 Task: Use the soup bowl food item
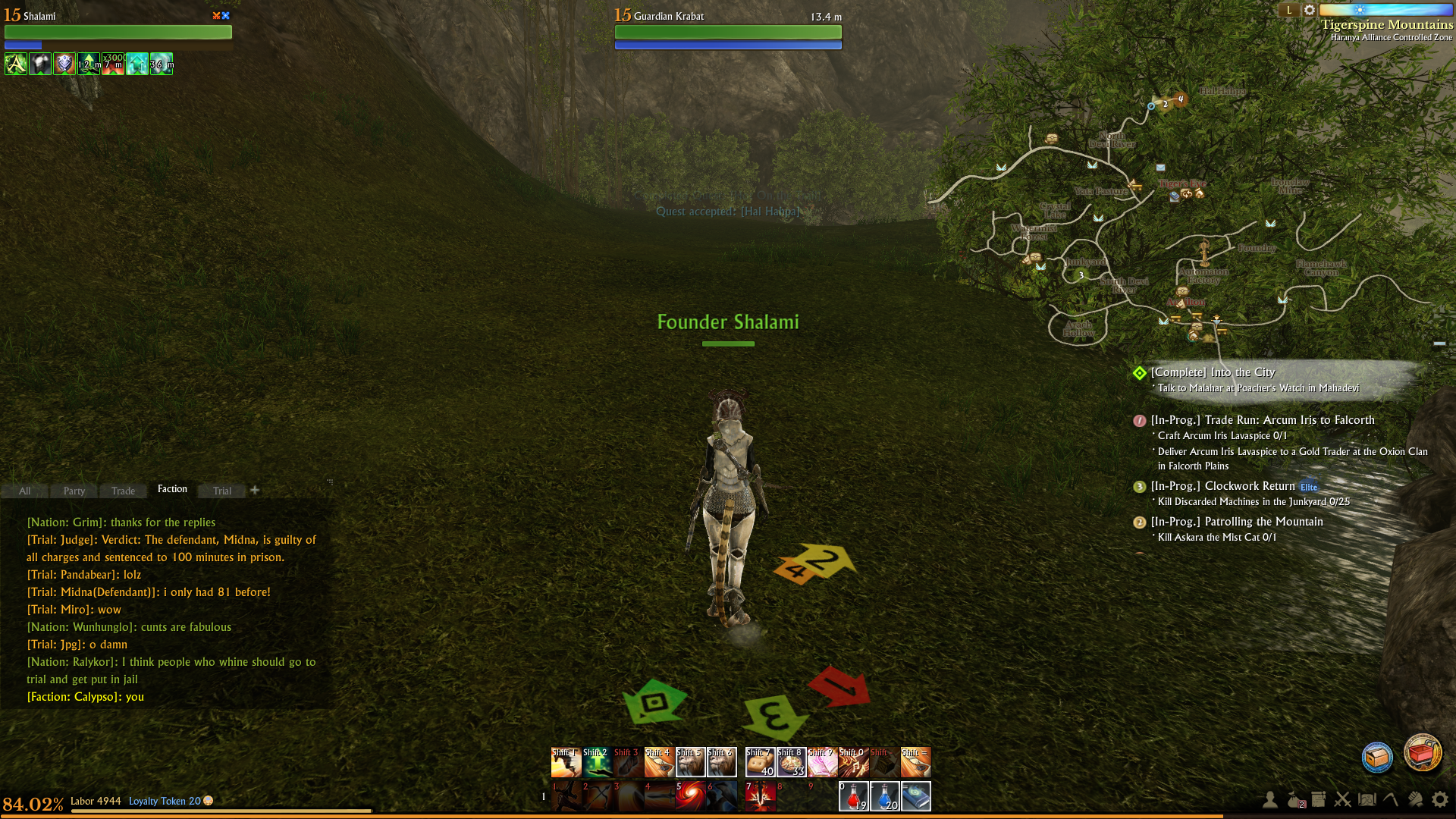(791, 762)
